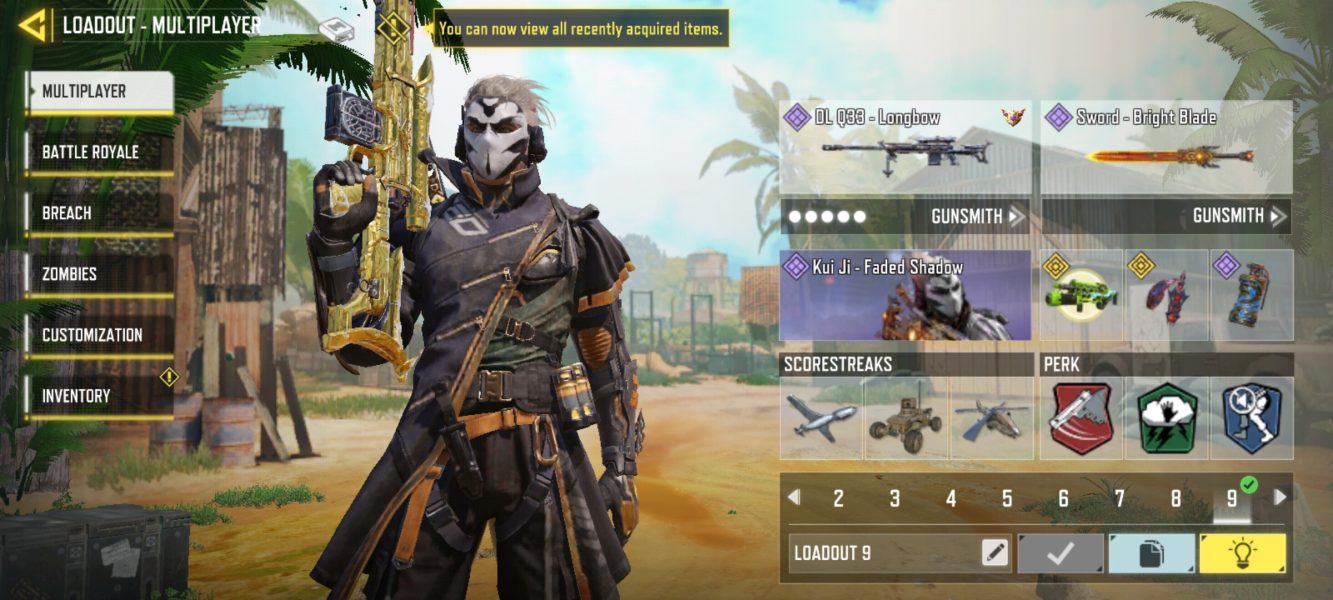Image resolution: width=1333 pixels, height=600 pixels.
Task: Switch to loadout number 6
Action: click(x=1063, y=498)
